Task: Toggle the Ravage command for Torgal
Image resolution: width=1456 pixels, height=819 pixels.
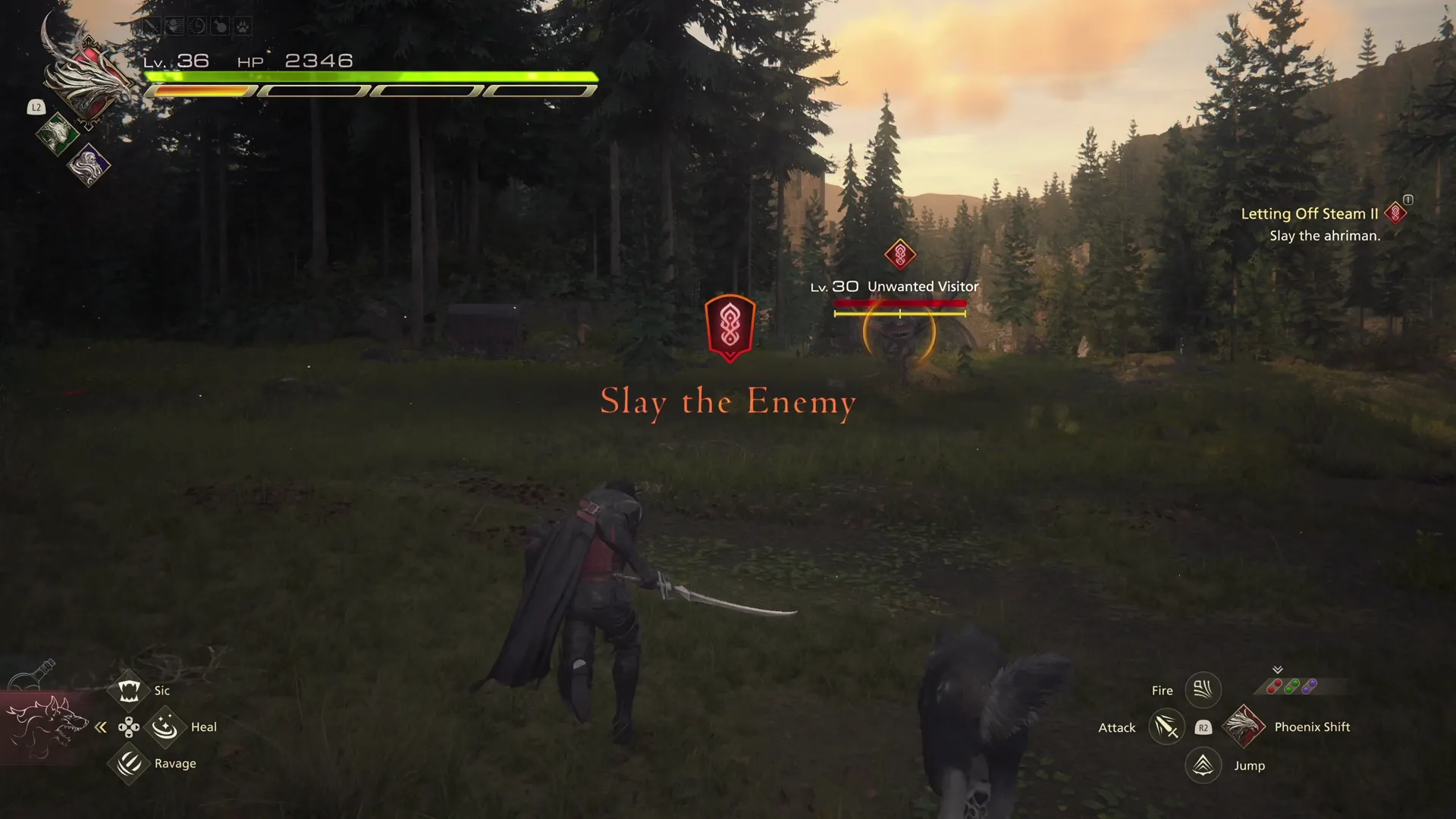Action: pyautogui.click(x=129, y=763)
